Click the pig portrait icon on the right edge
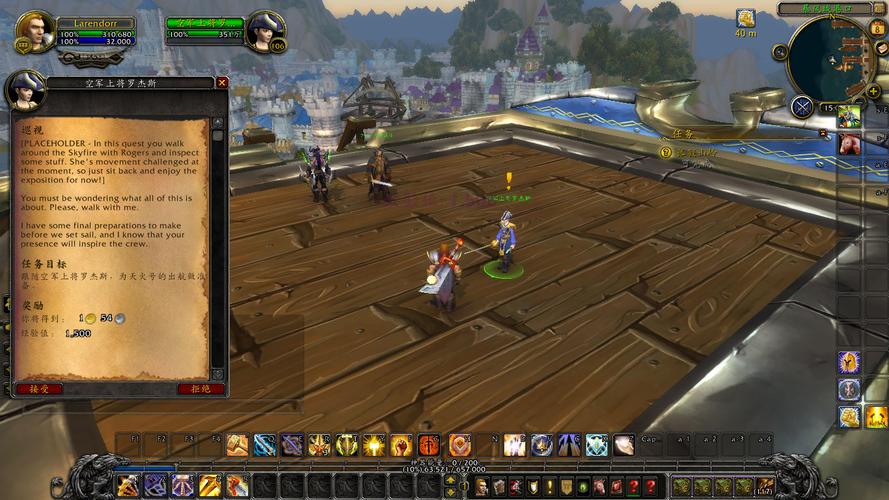The height and width of the screenshot is (500, 889). (x=849, y=144)
